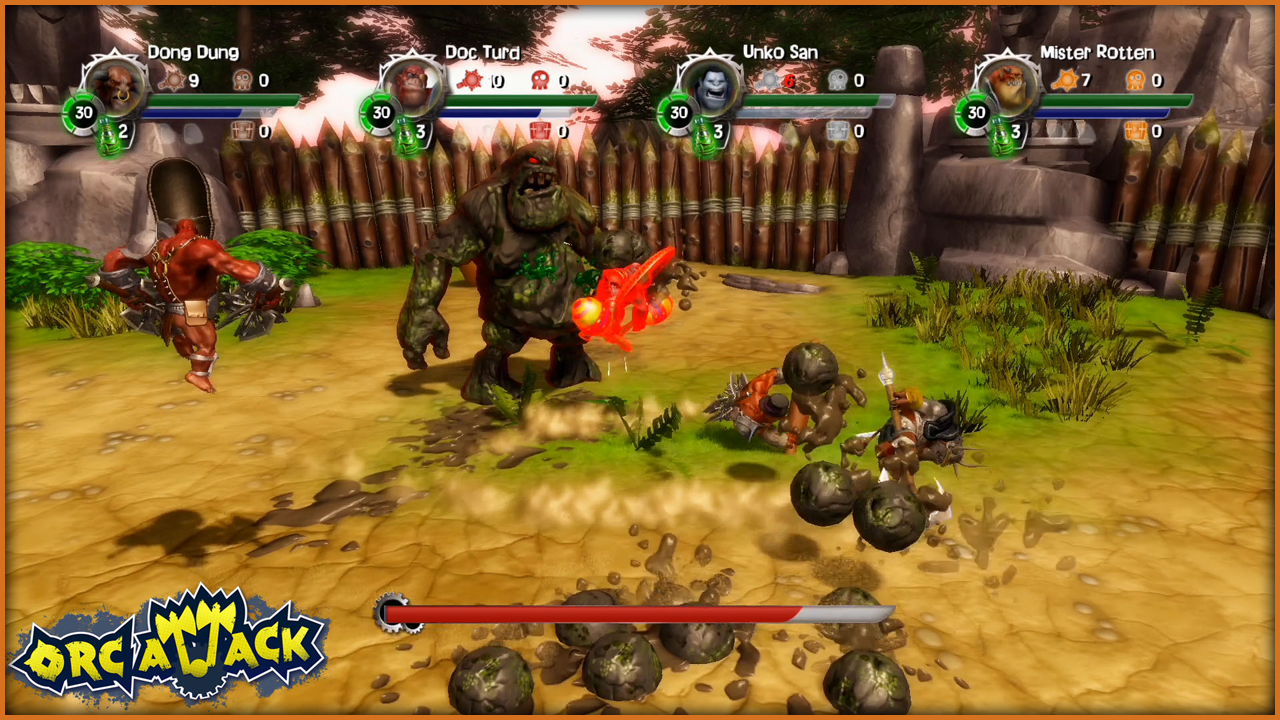Click Mister Rotten's orange skull icon
Image resolution: width=1280 pixels, height=720 pixels.
1135,80
